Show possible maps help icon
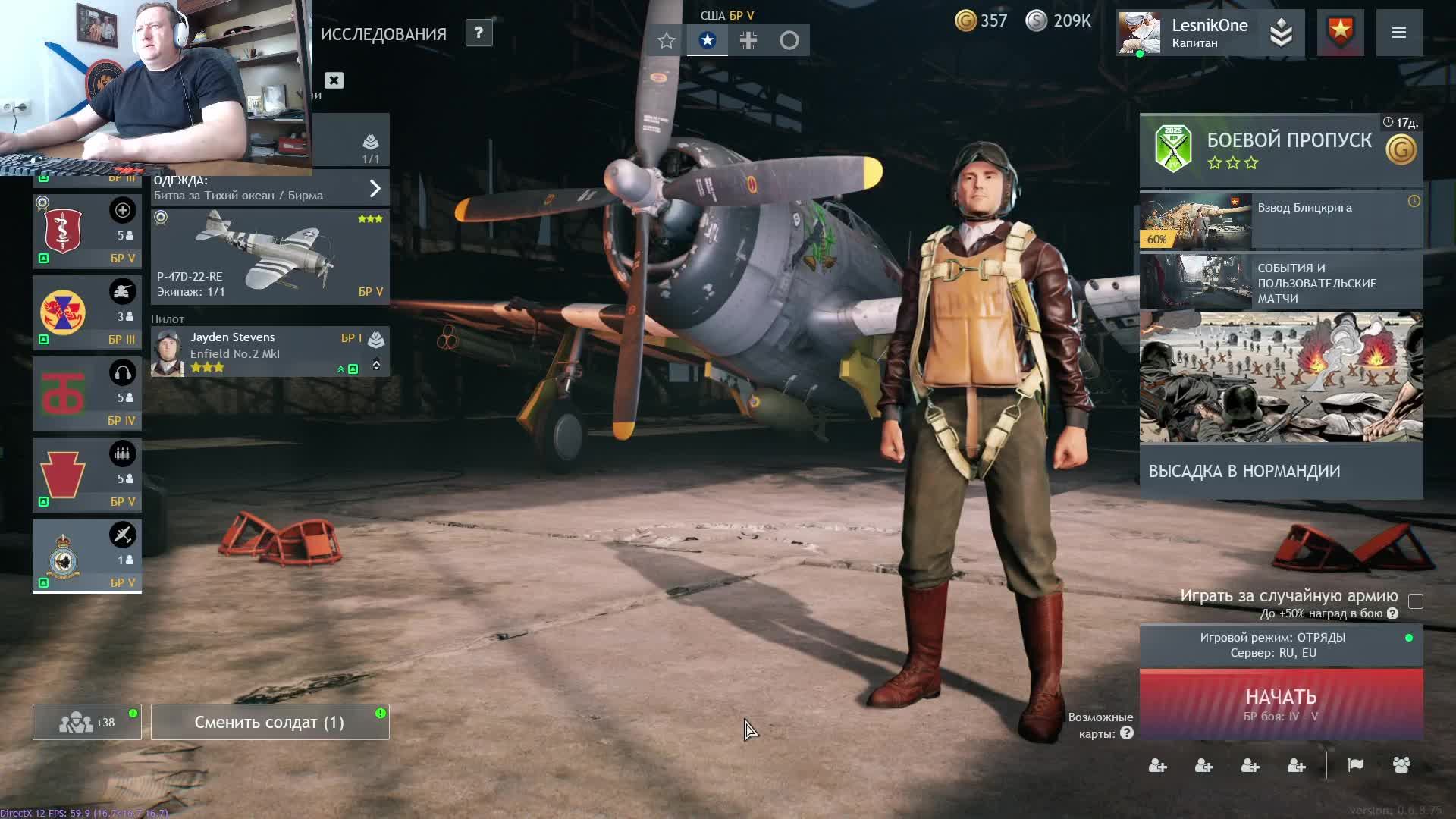 1127,733
